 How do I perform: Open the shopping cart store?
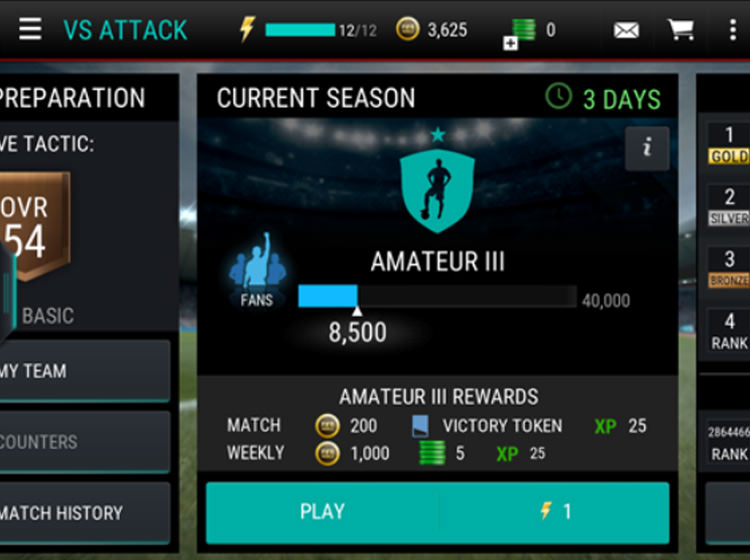point(681,30)
